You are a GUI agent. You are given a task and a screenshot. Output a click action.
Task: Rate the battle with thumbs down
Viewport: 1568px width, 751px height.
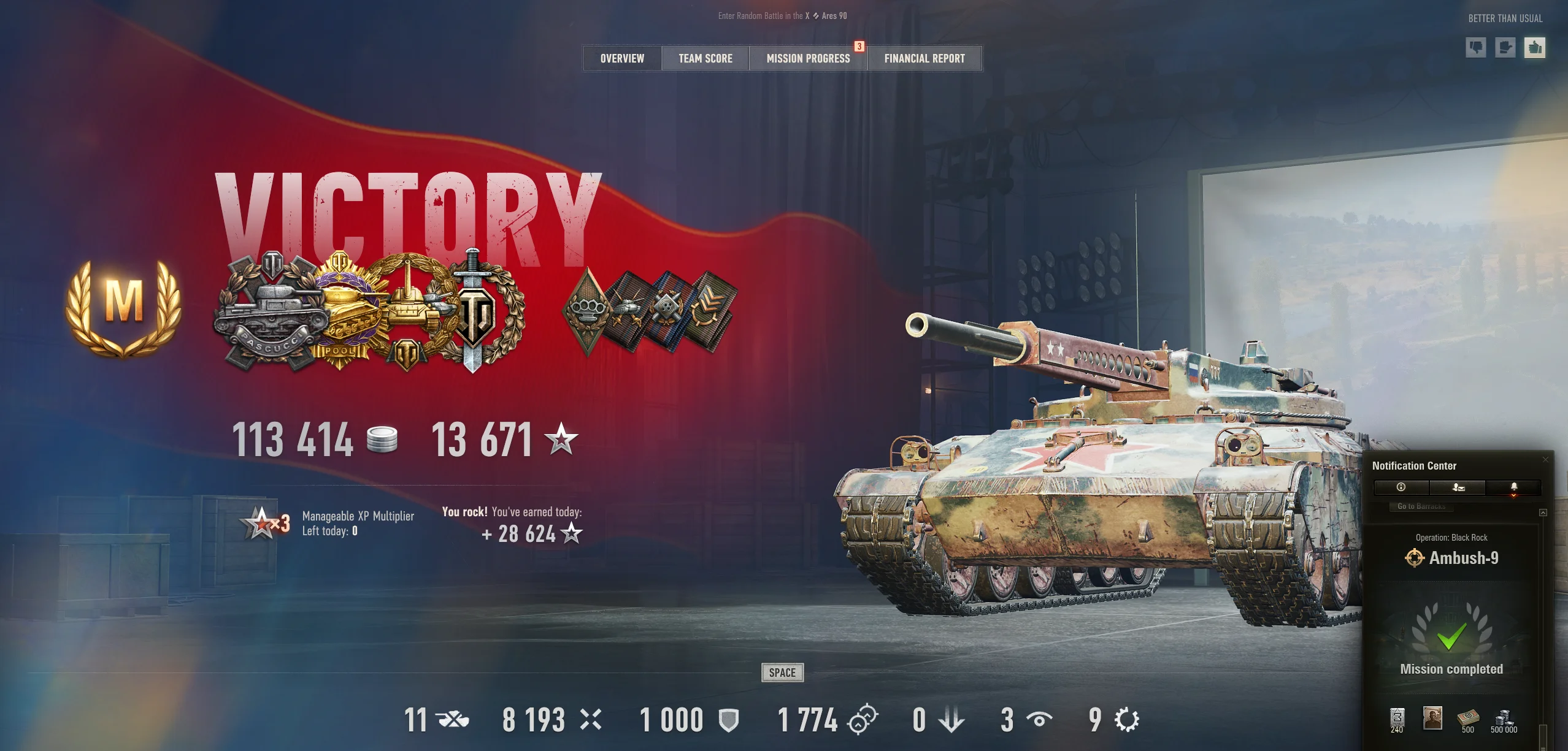[x=1476, y=48]
